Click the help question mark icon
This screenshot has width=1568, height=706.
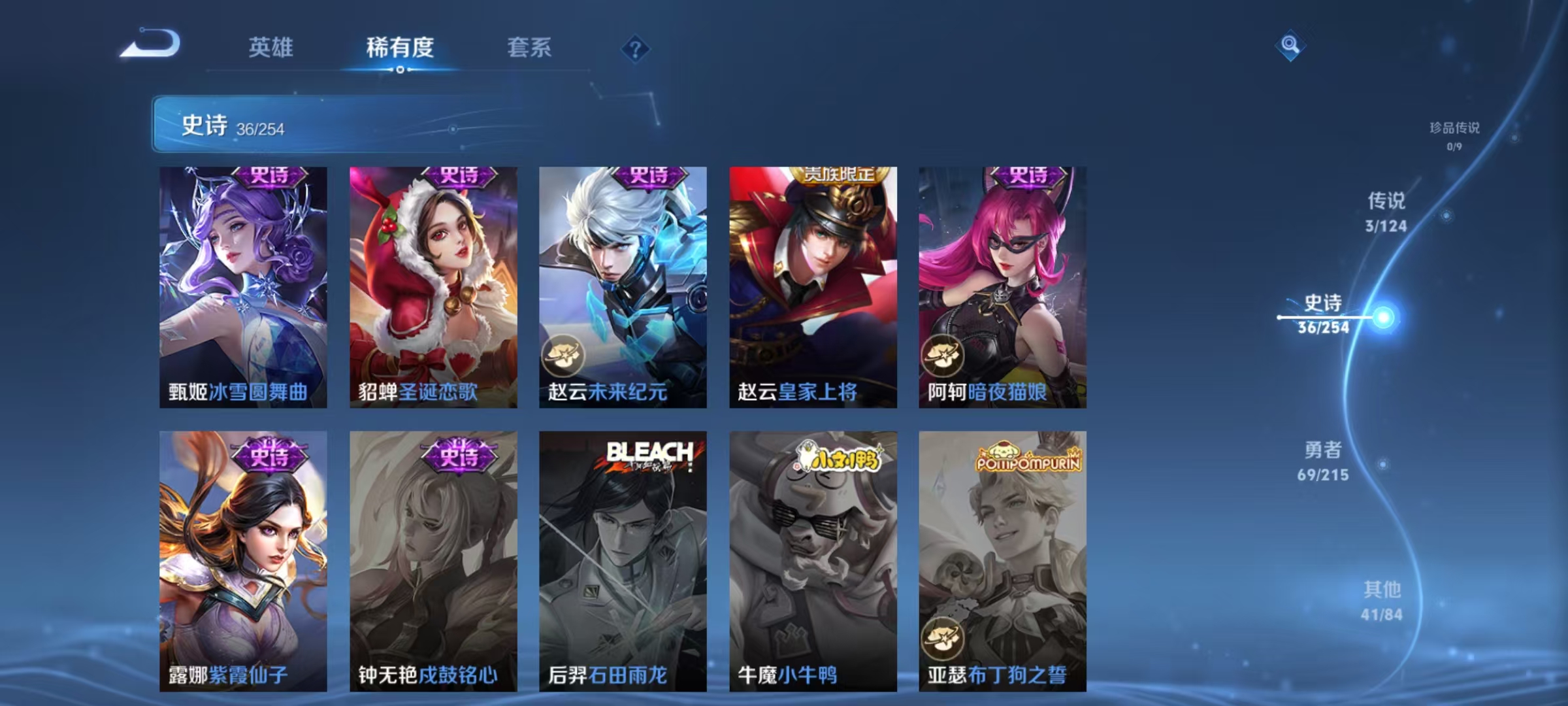click(636, 48)
